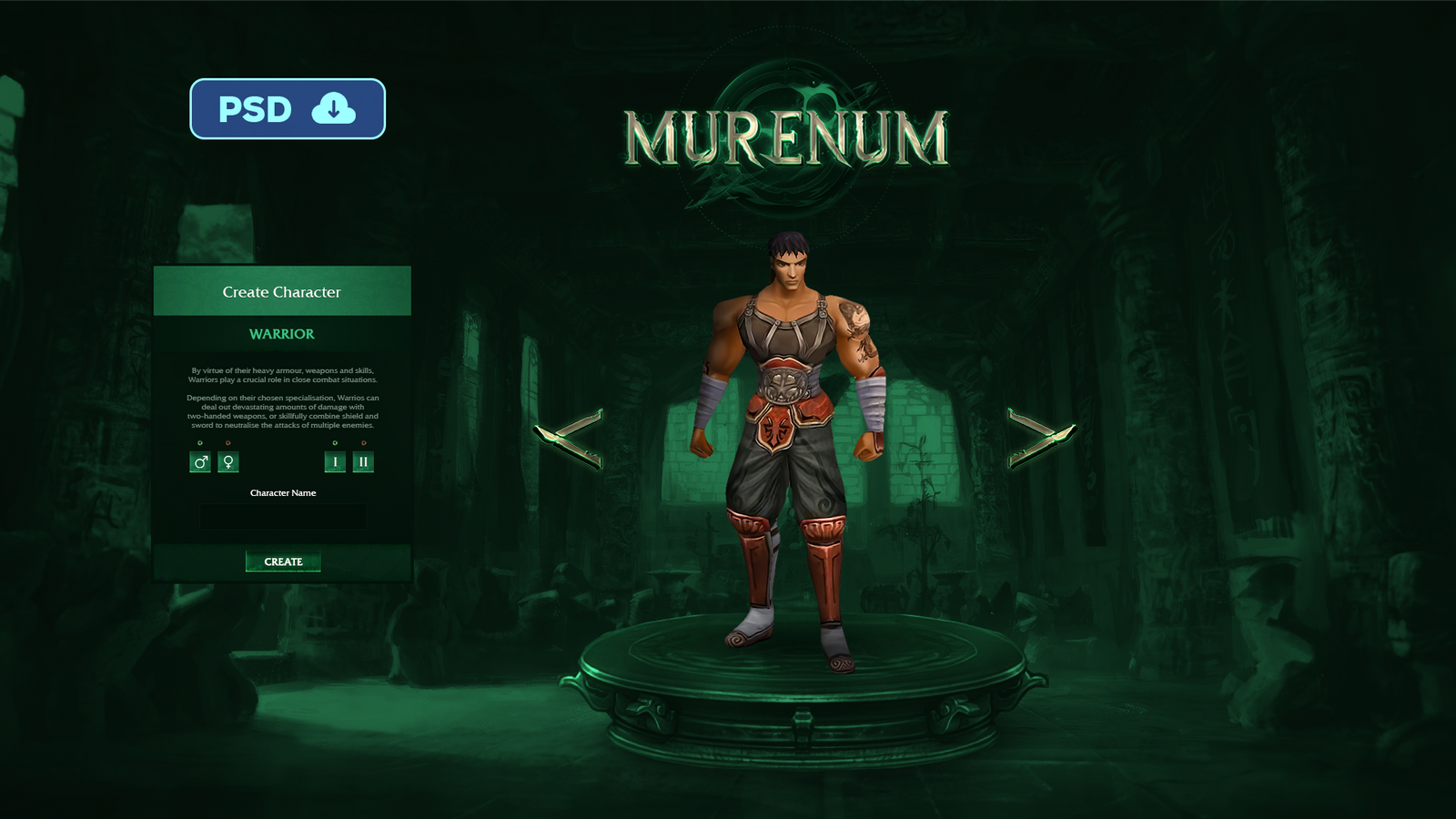Viewport: 1456px width, 819px height.
Task: Select the male gender icon
Action: pos(200,460)
